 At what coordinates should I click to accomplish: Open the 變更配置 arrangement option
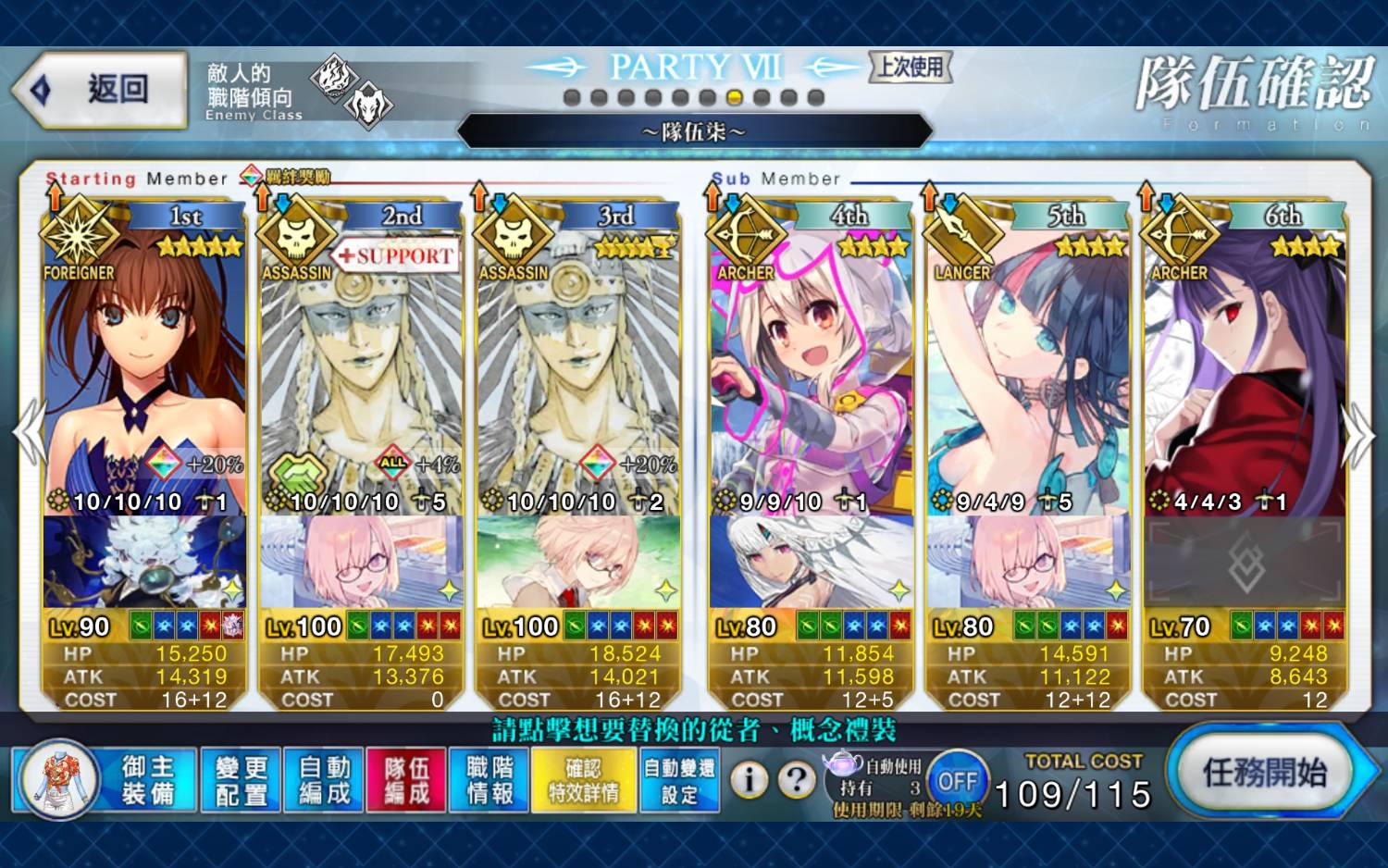(241, 780)
